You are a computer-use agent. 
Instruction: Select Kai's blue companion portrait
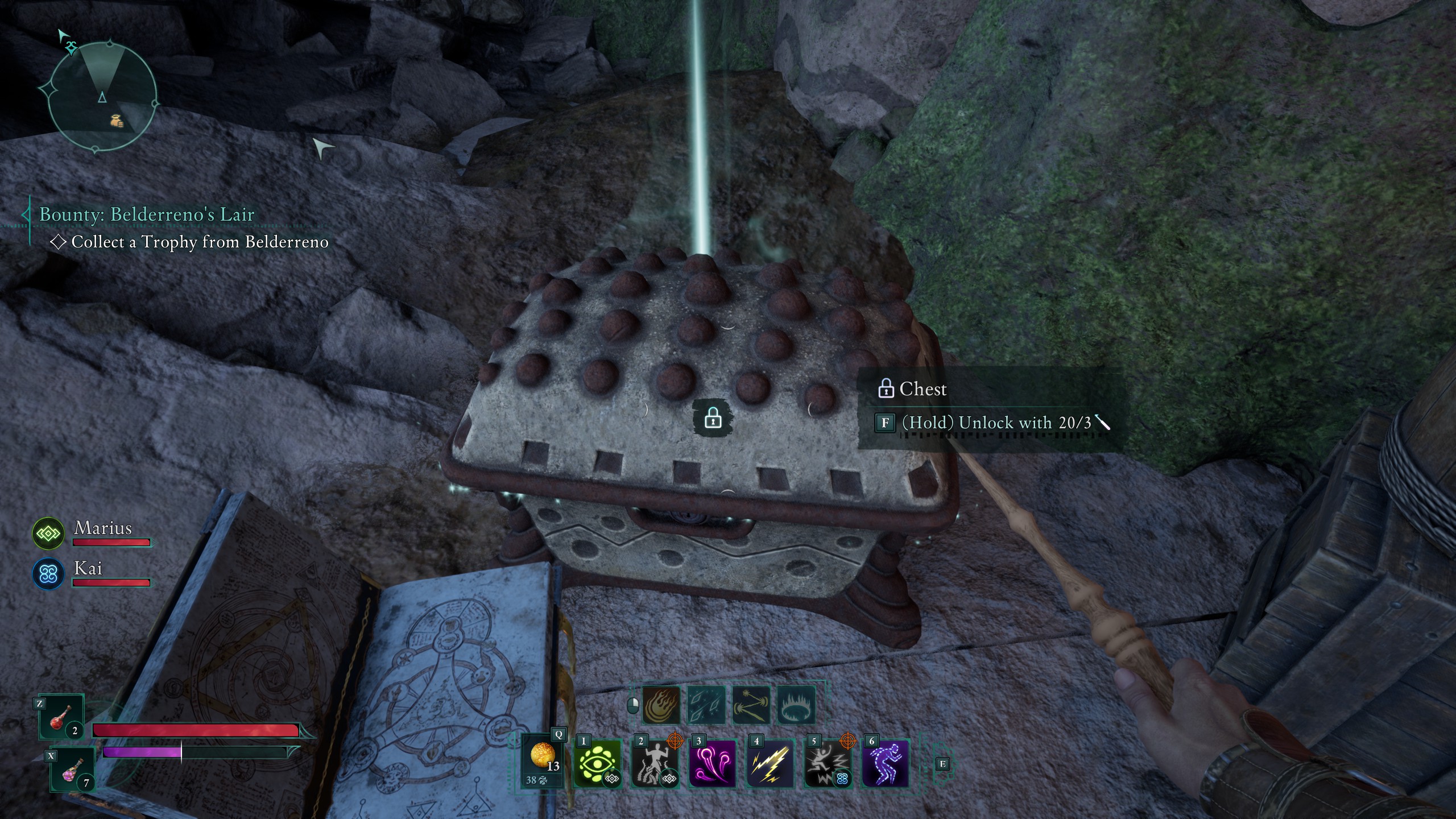tap(48, 573)
